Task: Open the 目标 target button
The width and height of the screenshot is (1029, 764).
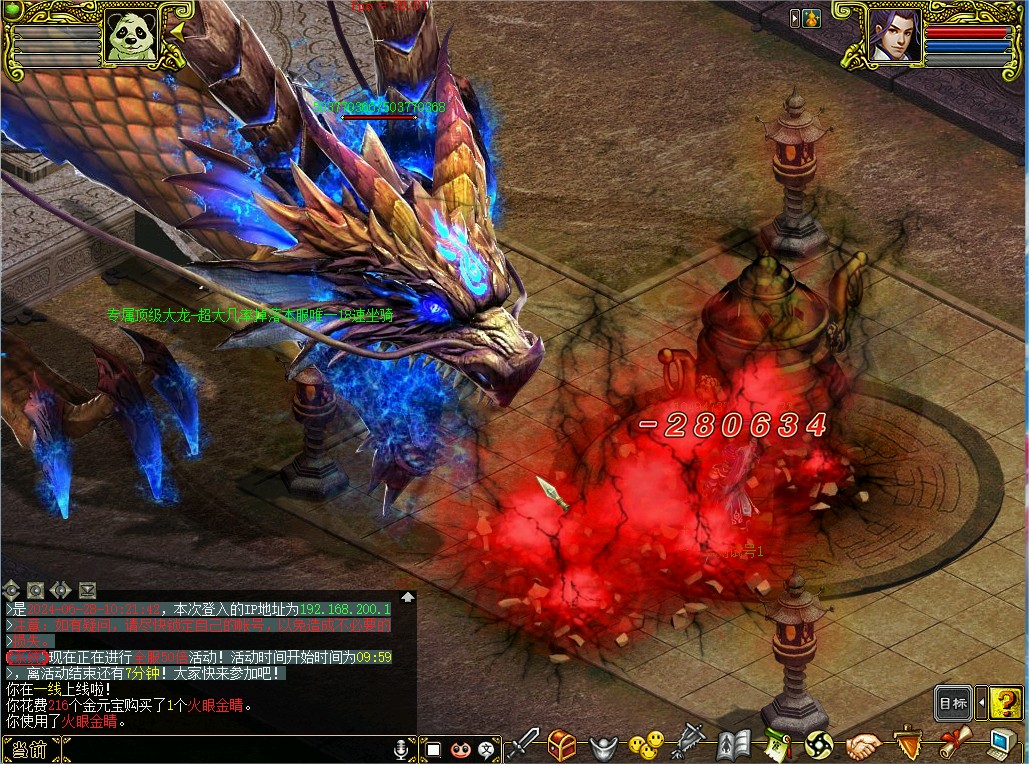Action: 953,703
